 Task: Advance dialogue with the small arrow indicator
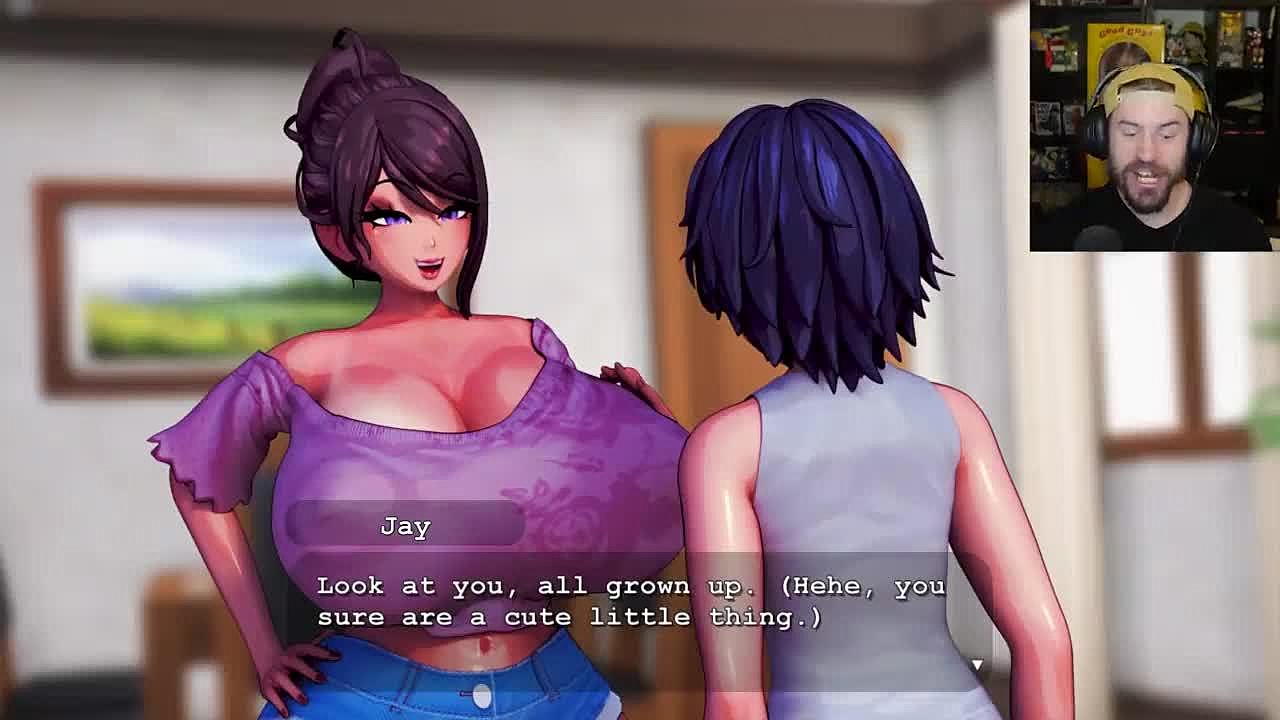tap(977, 665)
